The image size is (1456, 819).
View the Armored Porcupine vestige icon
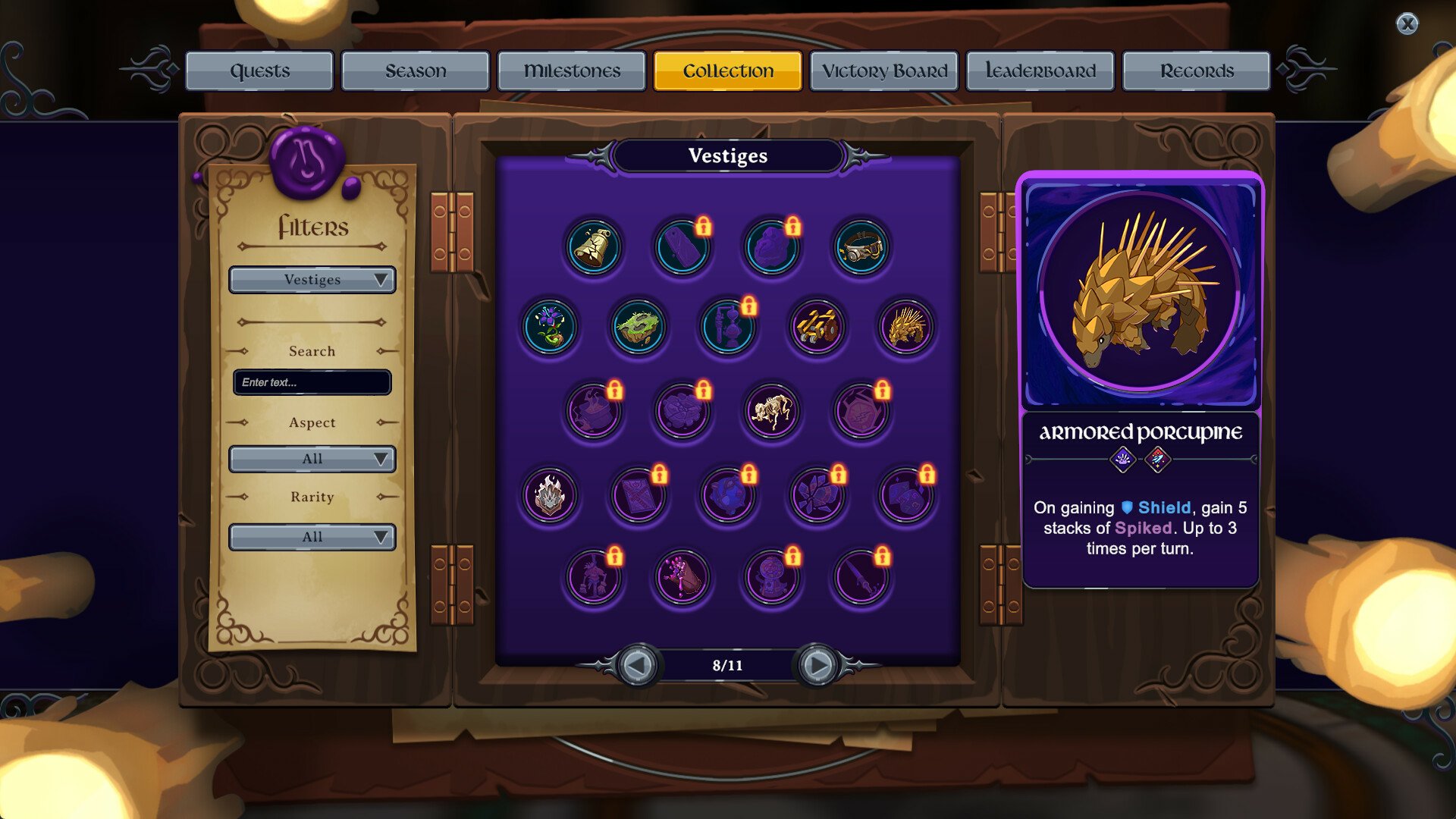907,328
